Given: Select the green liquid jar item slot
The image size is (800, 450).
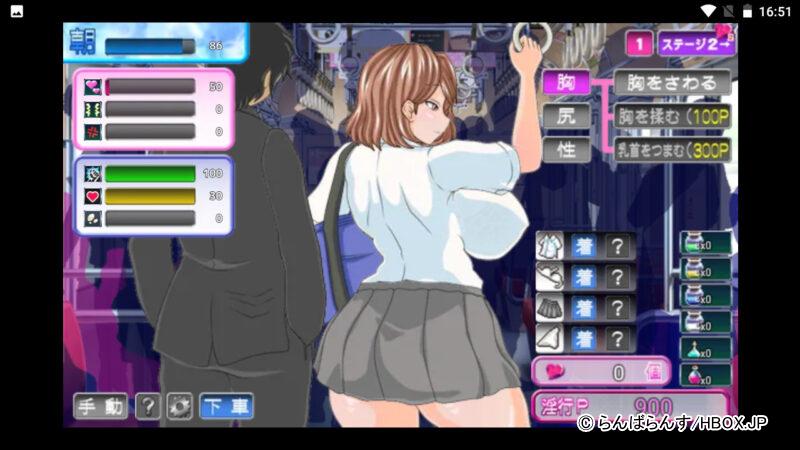Looking at the screenshot, I should pos(704,244).
